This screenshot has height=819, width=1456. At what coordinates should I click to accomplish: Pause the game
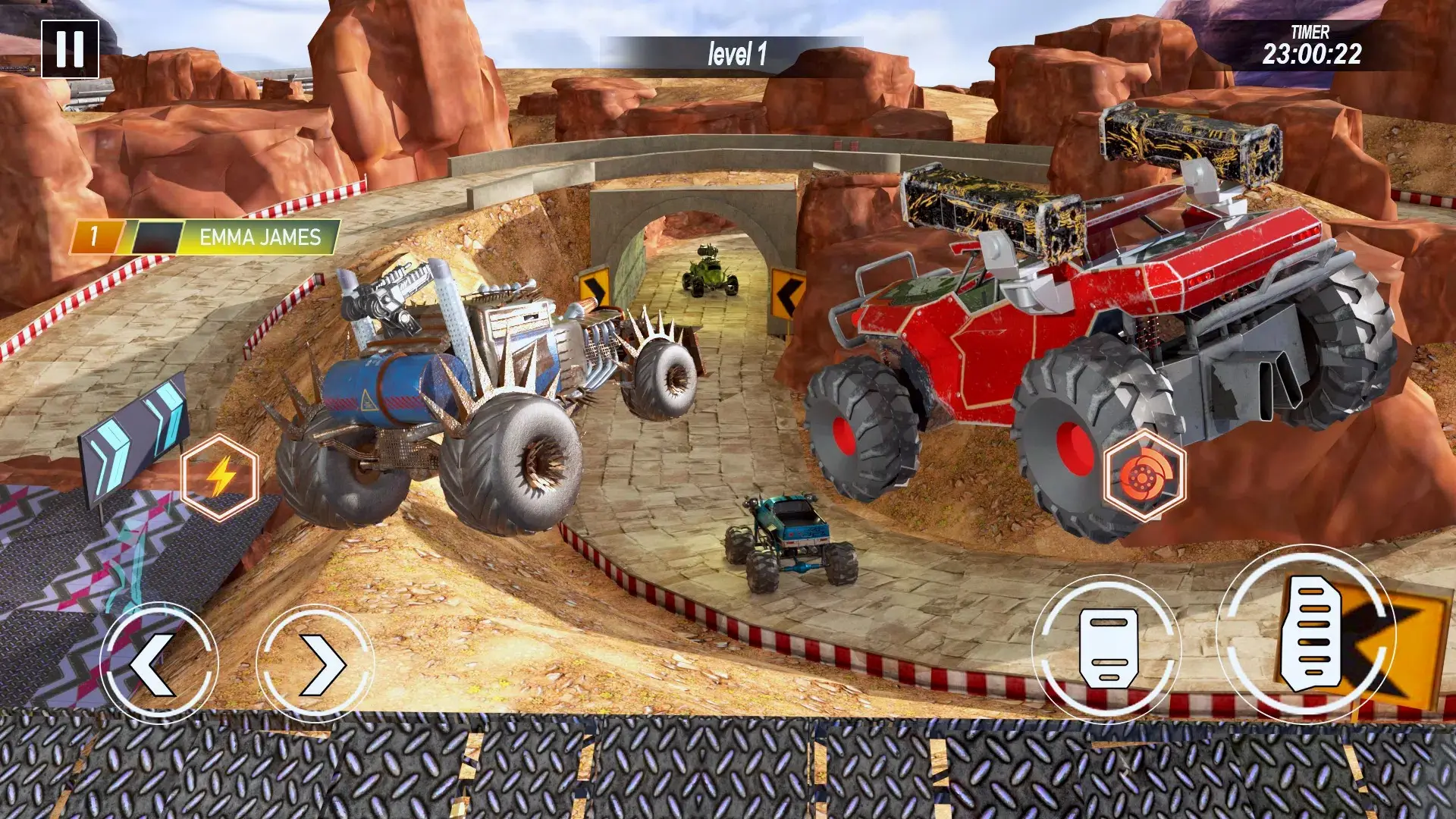tap(70, 49)
